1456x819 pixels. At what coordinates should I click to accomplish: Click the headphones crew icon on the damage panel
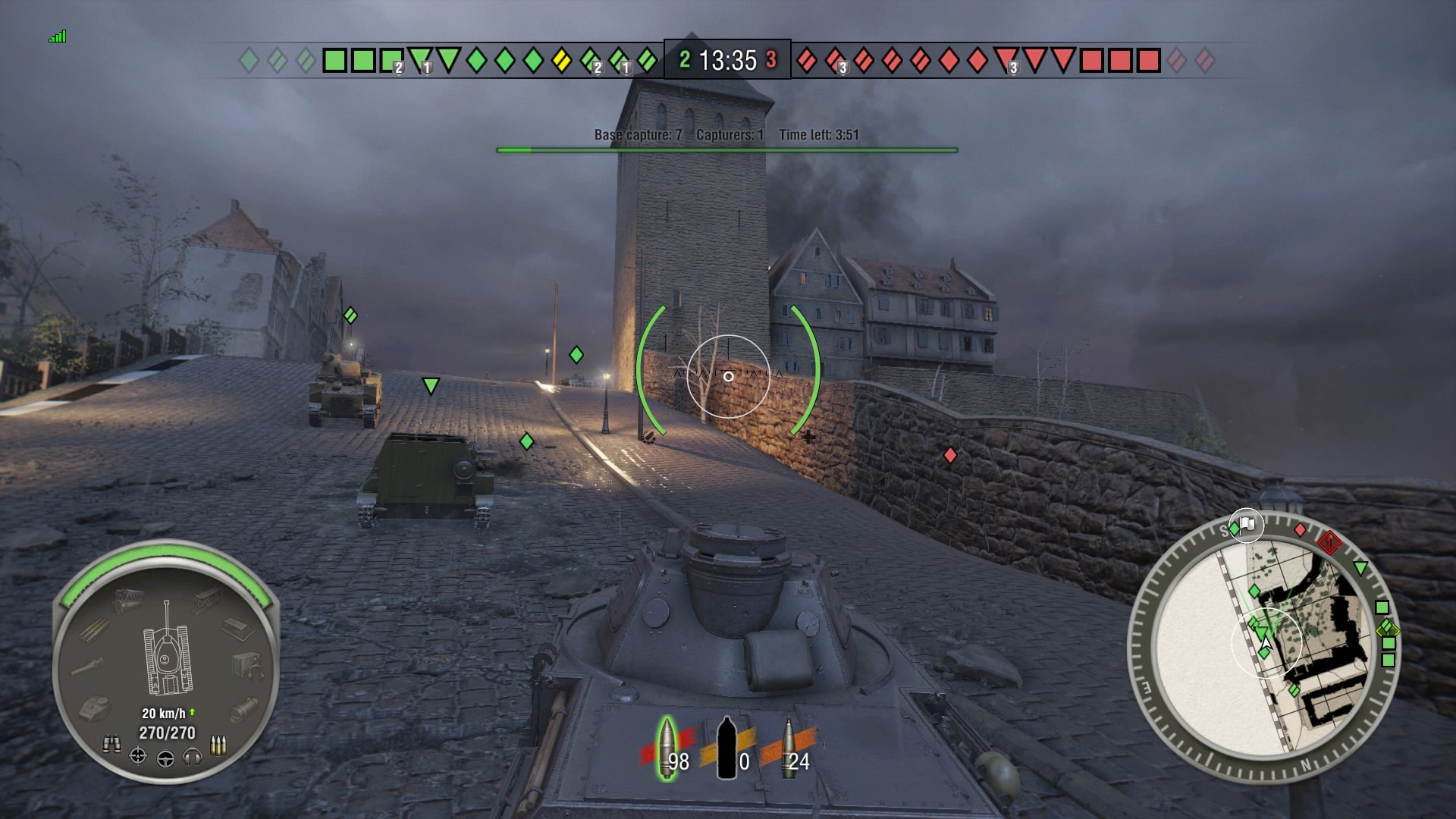pos(193,756)
